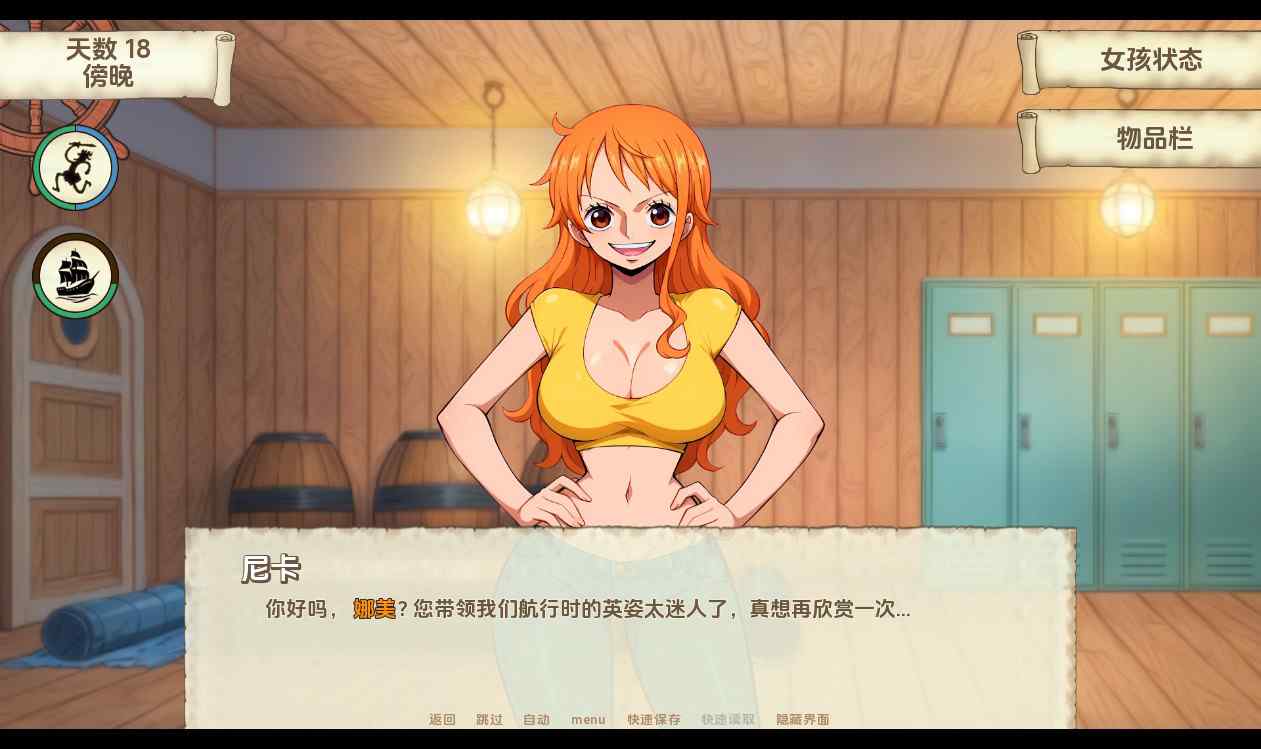Click the pirate character silhouette icon

(75, 168)
